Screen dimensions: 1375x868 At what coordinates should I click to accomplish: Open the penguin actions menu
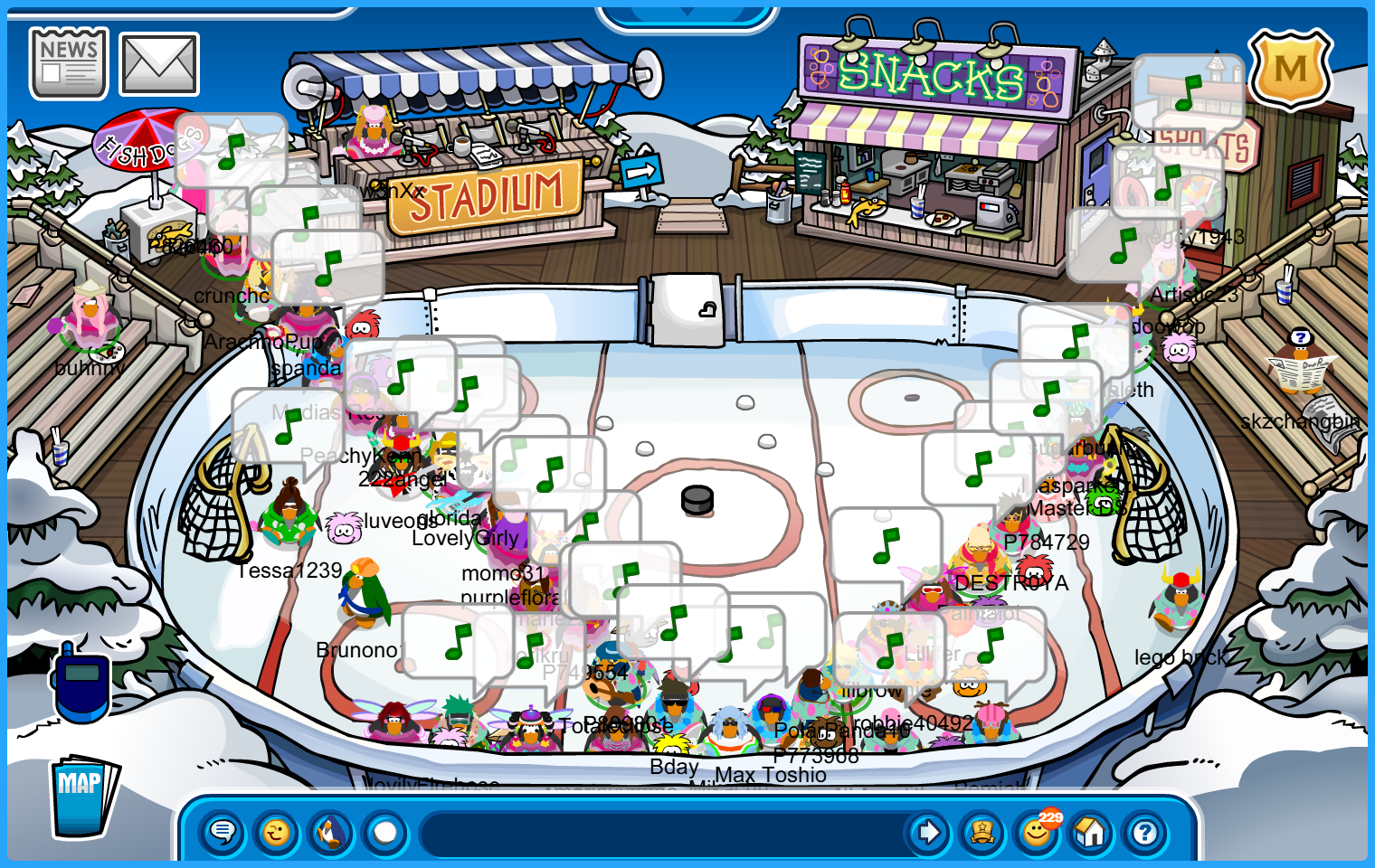pyautogui.click(x=331, y=832)
